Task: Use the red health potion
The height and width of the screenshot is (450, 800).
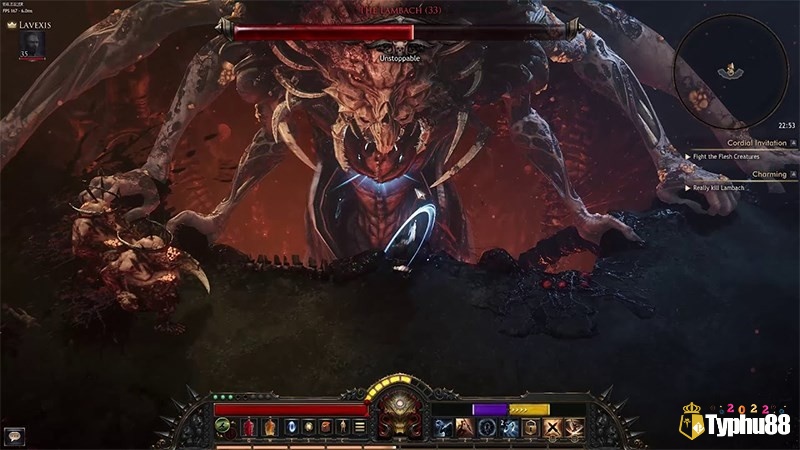Action: pos(247,427)
